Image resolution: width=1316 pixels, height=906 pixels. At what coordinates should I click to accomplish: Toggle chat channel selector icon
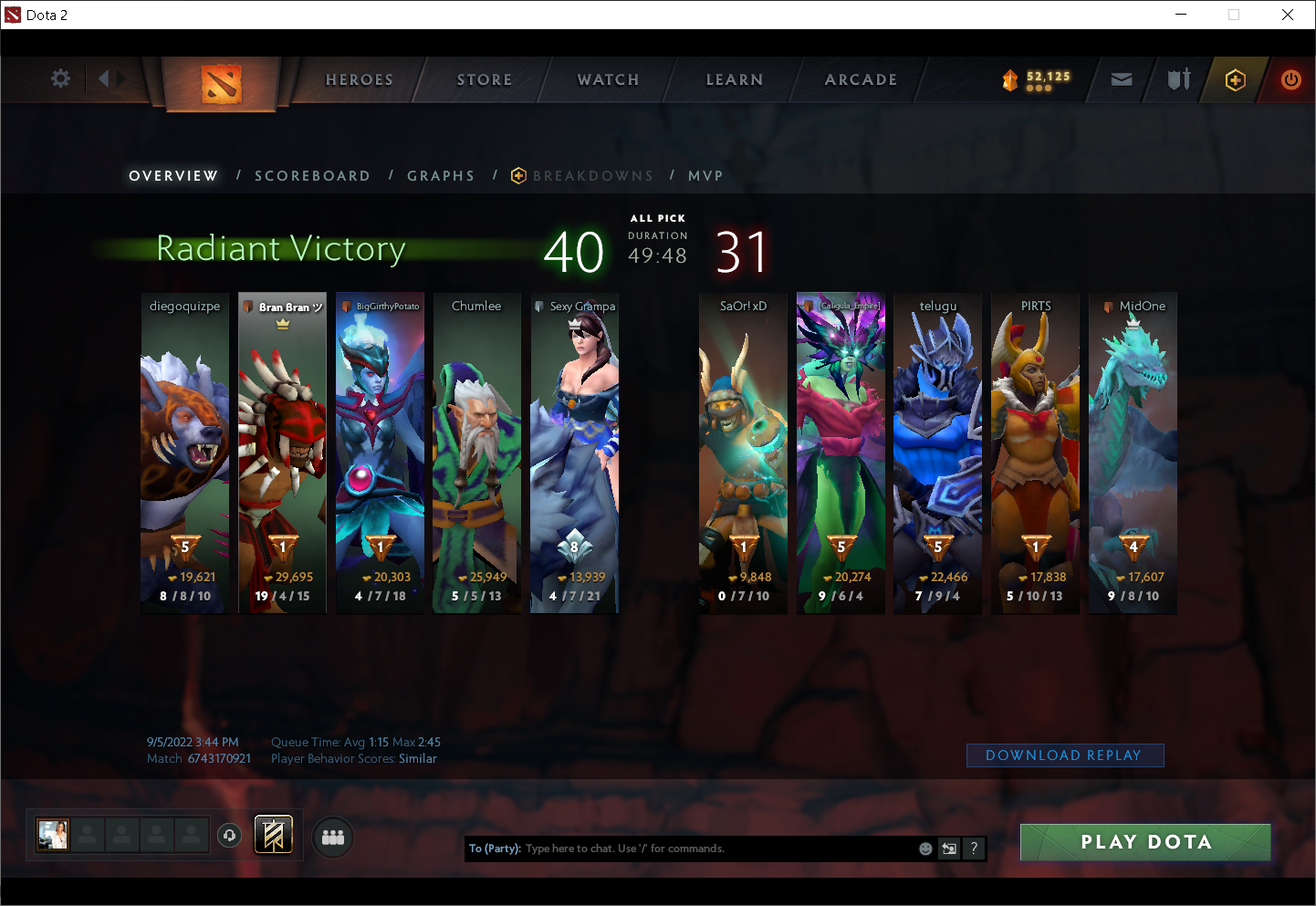coord(948,849)
